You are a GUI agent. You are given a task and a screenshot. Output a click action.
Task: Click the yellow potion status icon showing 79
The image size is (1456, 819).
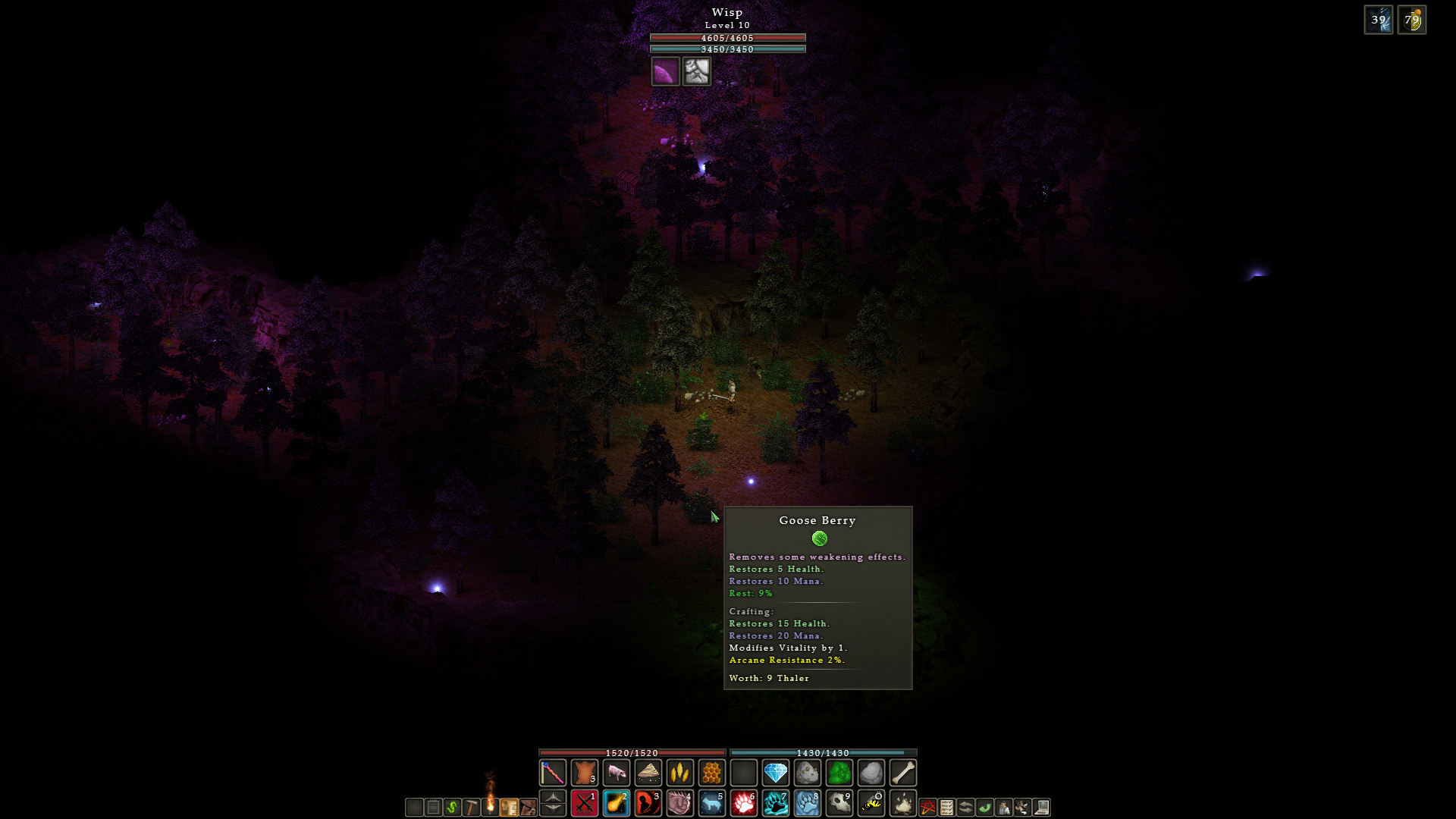click(1412, 20)
